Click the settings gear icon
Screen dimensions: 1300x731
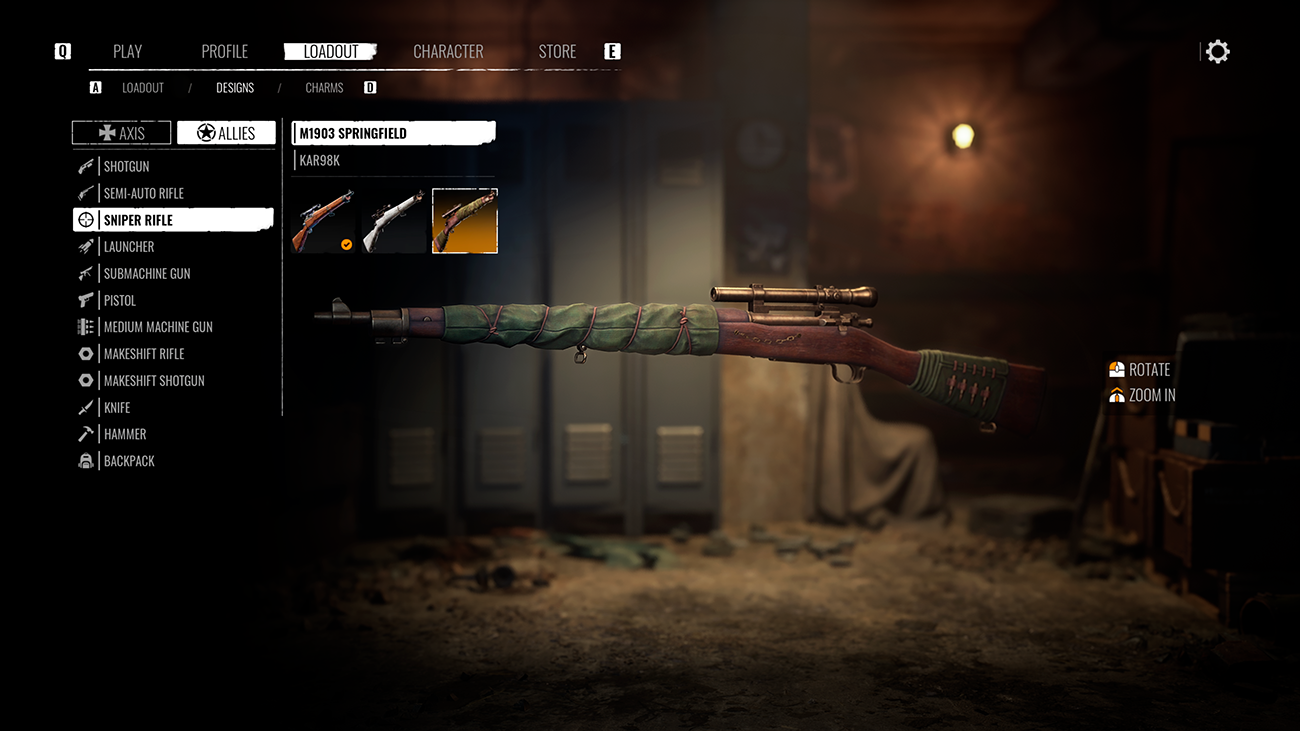tap(1217, 50)
